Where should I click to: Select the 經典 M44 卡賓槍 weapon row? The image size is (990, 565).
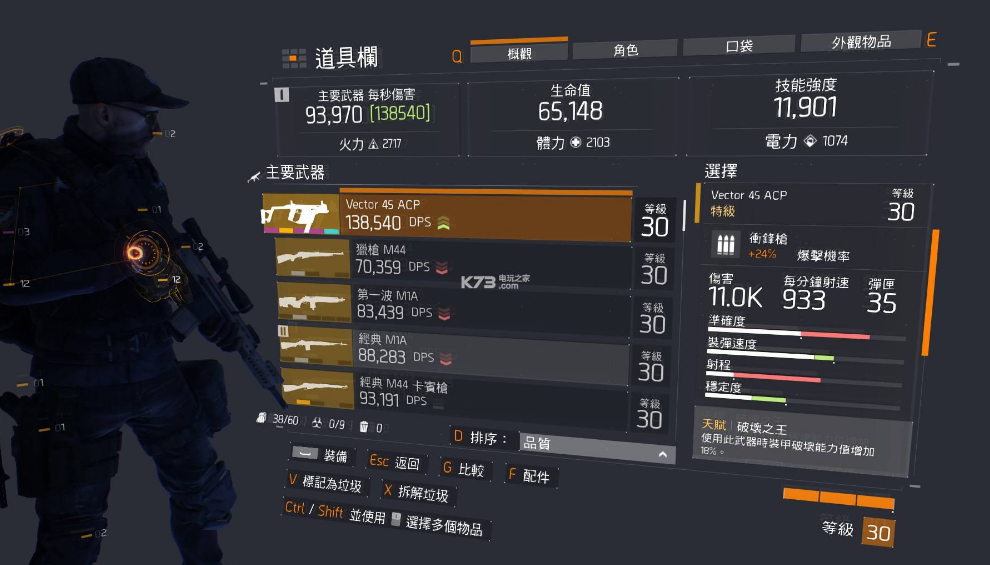click(456, 393)
